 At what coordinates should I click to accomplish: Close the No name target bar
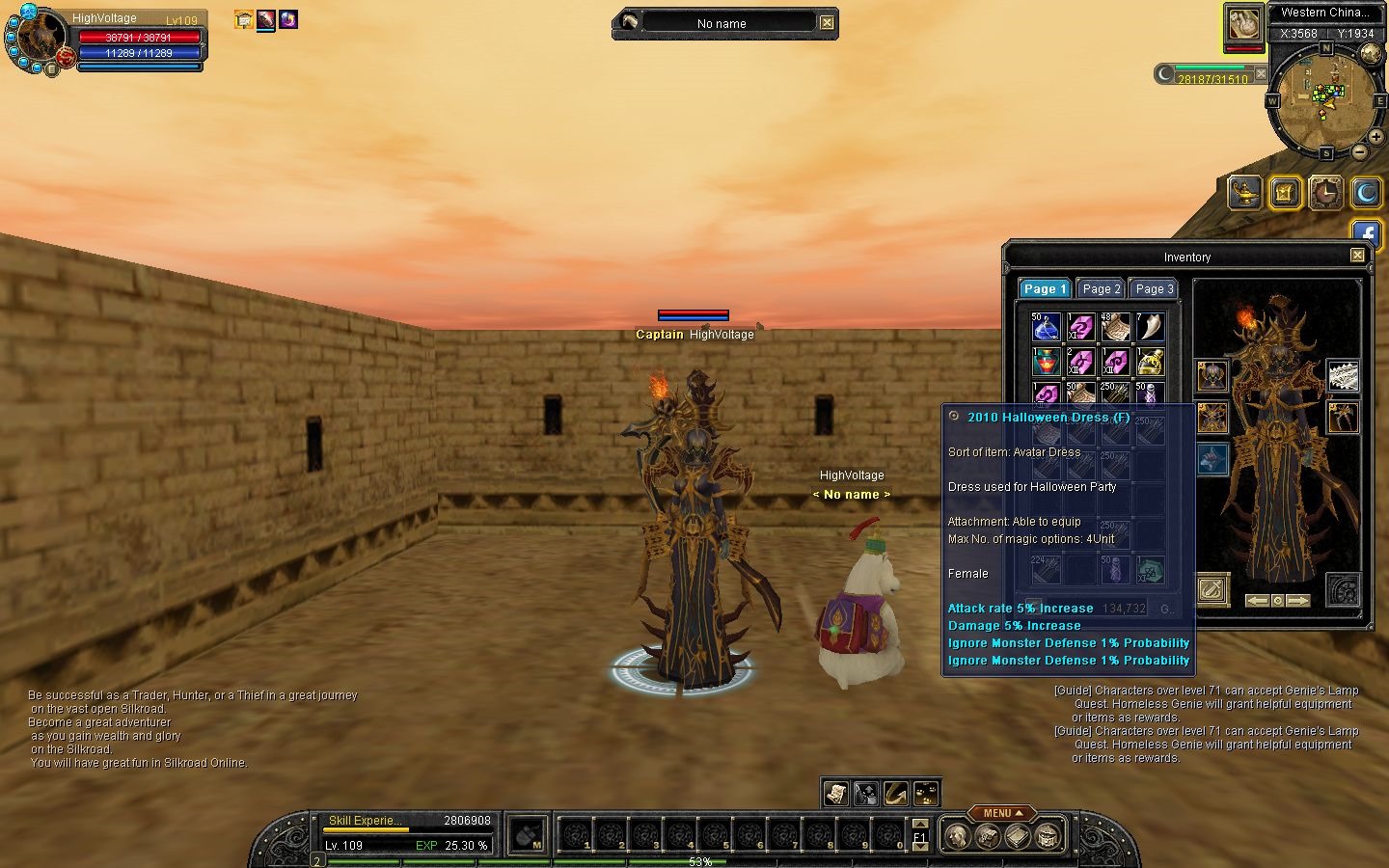click(x=827, y=22)
